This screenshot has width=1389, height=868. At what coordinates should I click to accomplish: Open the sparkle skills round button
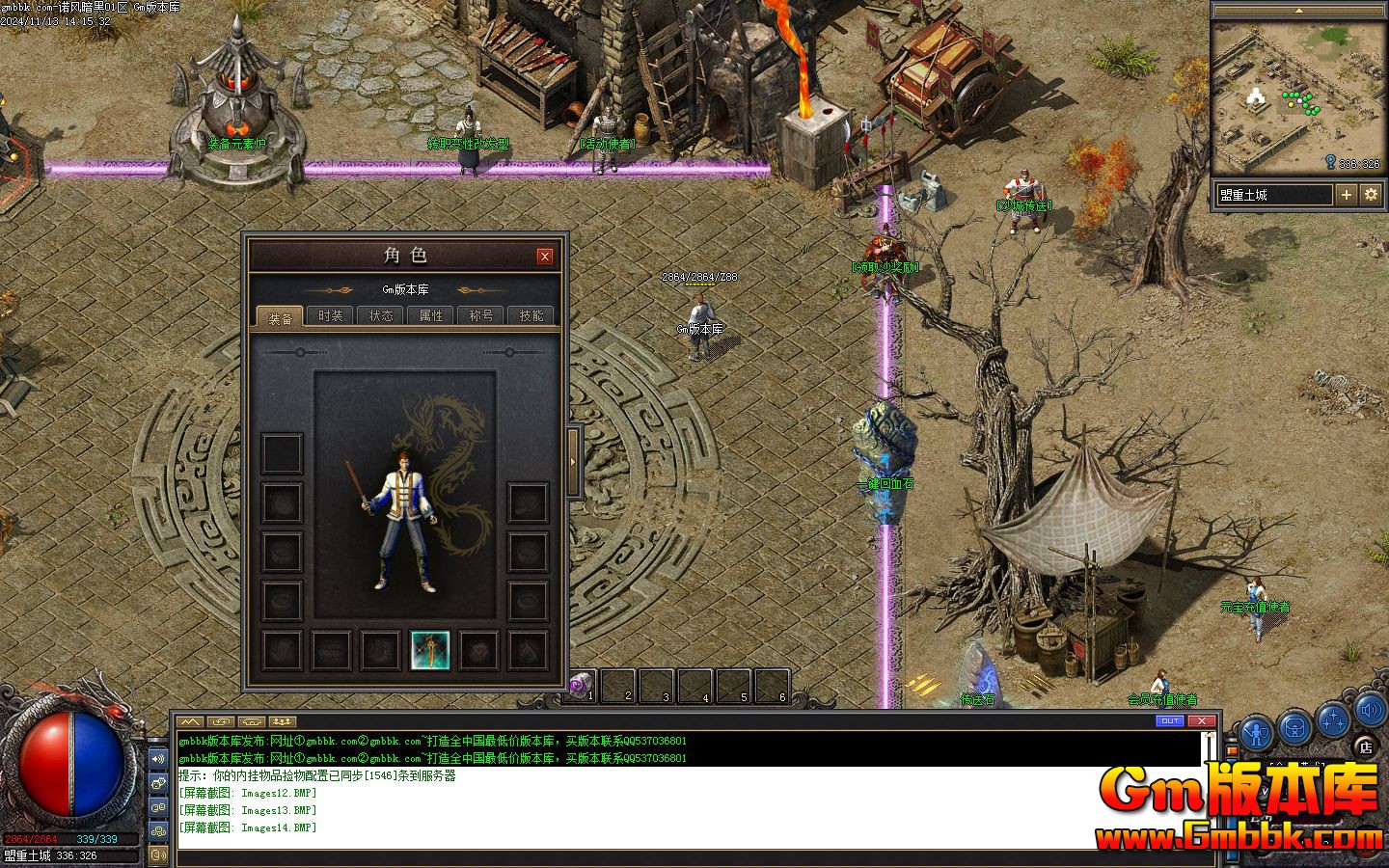(x=1334, y=720)
